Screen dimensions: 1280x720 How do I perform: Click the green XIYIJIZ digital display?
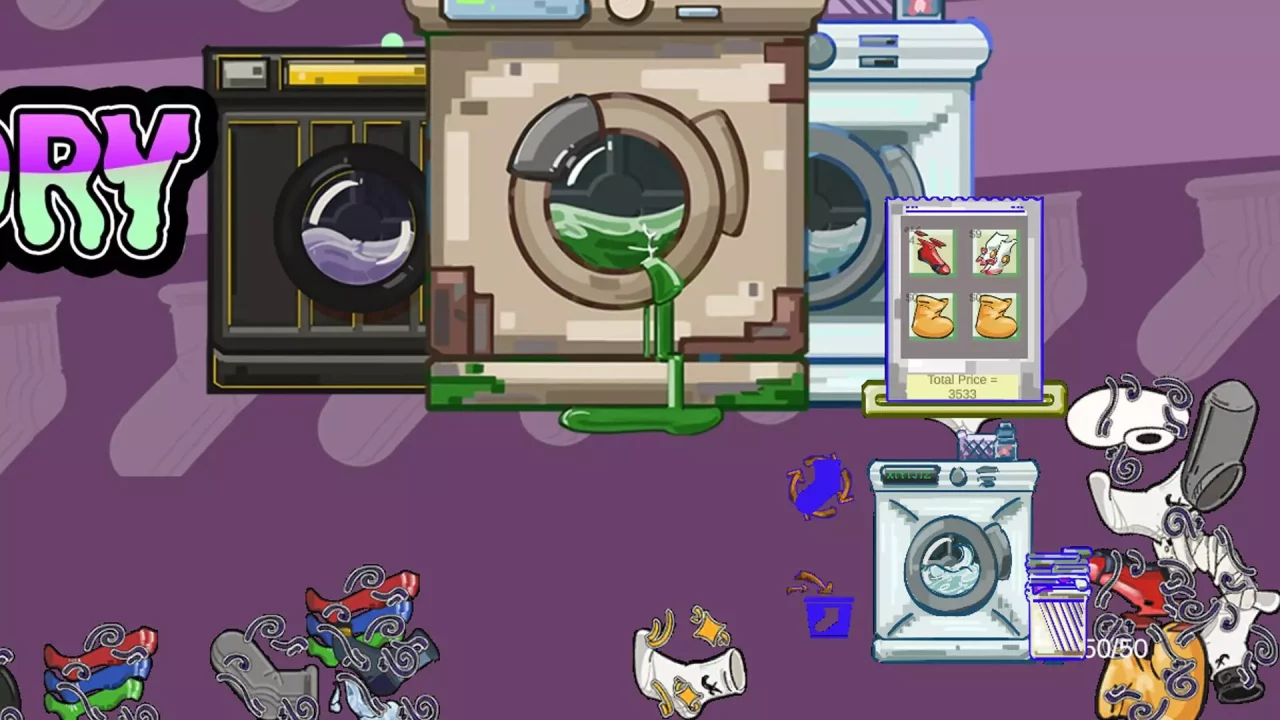(x=910, y=476)
